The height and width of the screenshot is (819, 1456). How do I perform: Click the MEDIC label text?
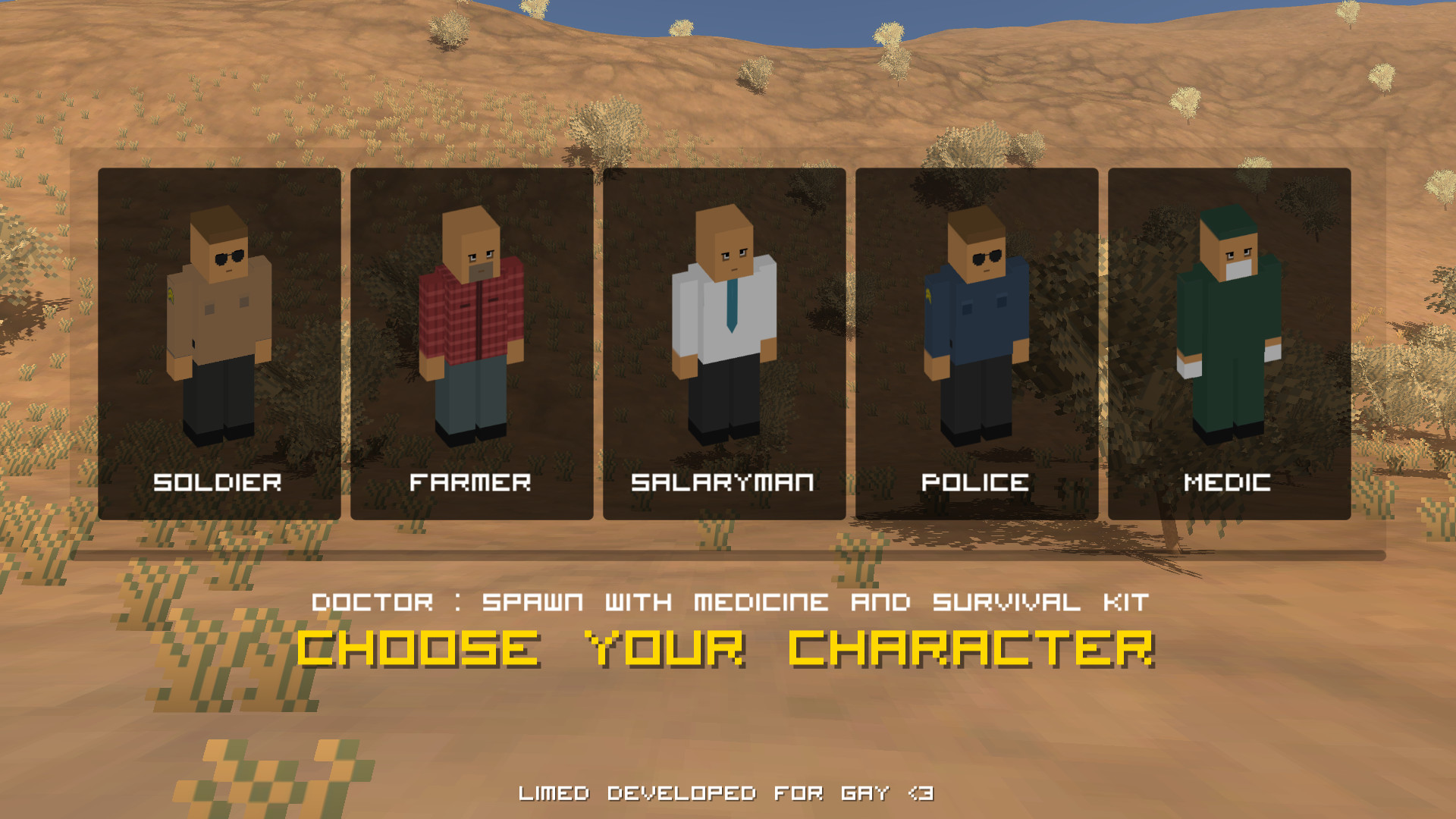(1229, 482)
